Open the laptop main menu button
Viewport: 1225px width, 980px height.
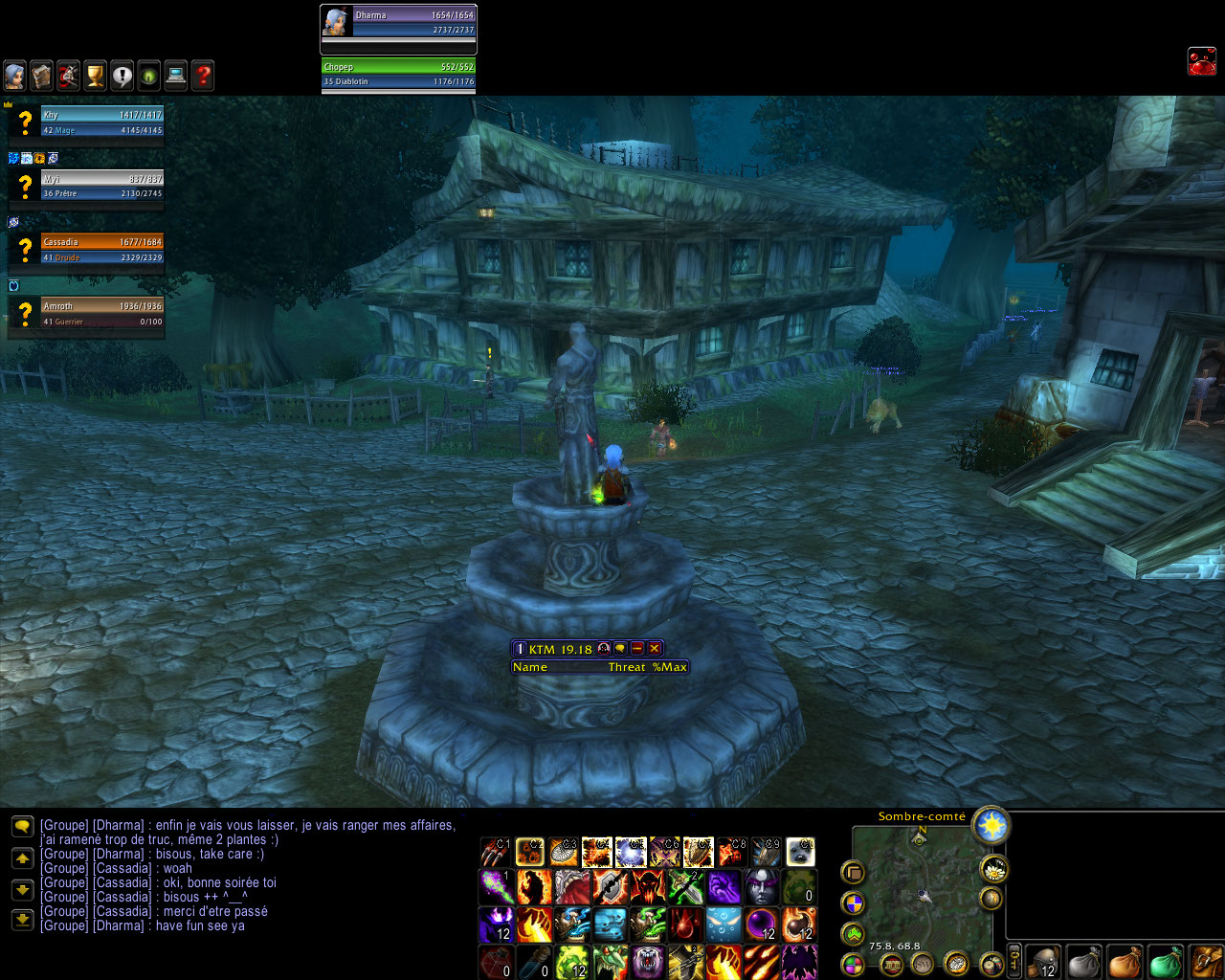click(175, 76)
